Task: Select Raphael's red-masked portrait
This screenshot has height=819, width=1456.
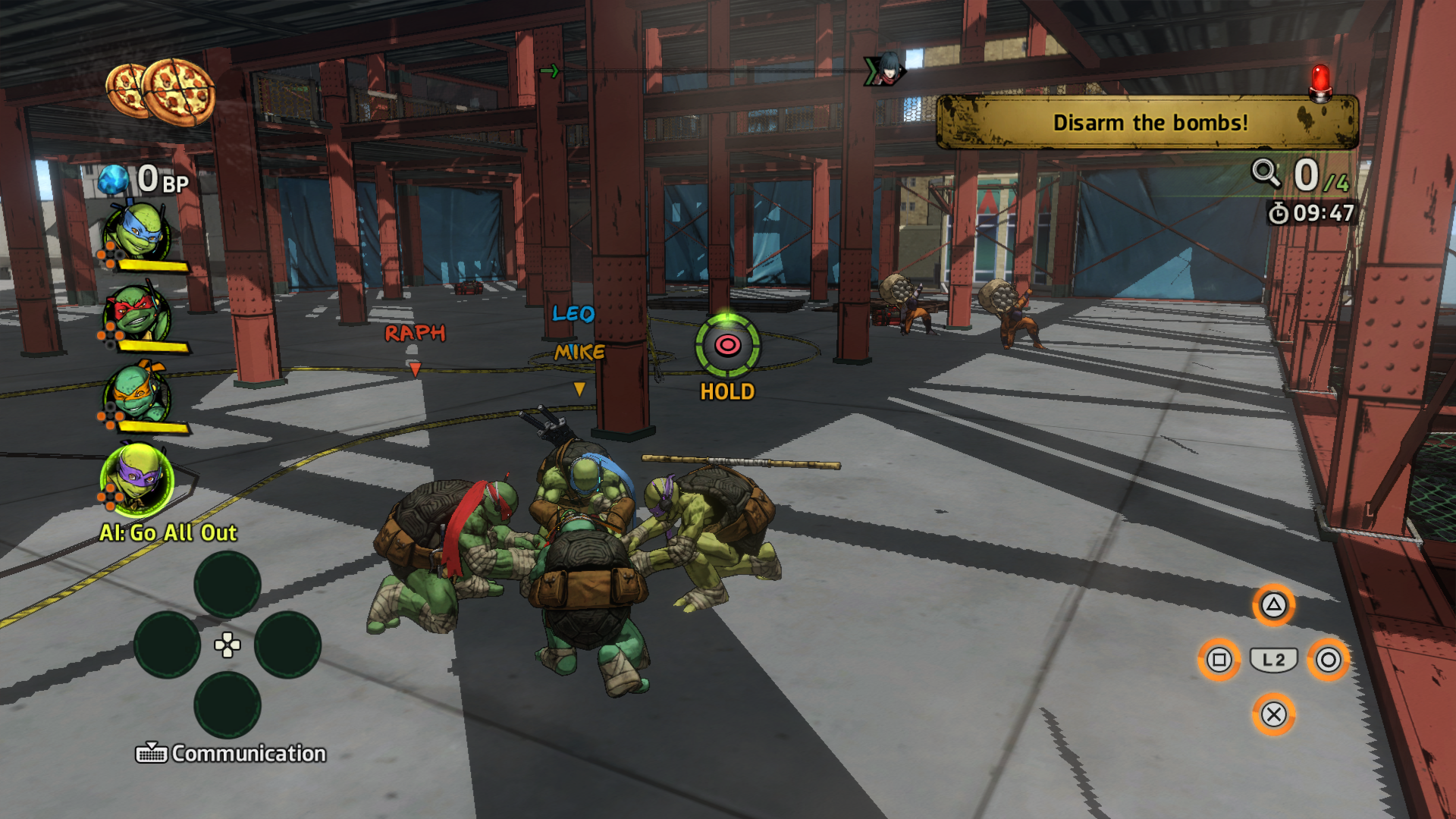Action: (x=136, y=313)
